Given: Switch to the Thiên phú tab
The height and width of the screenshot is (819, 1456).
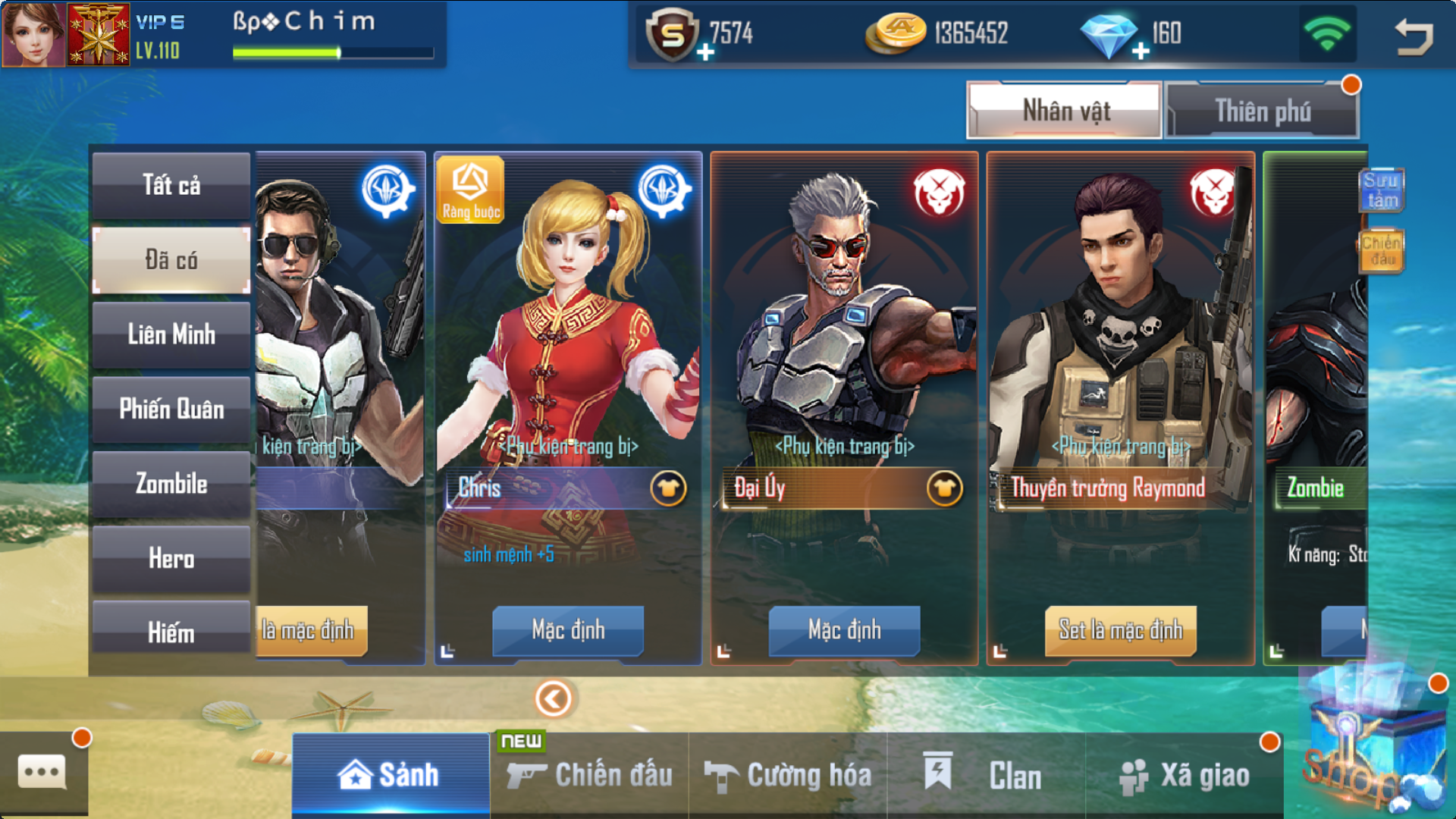Looking at the screenshot, I should tap(1262, 111).
